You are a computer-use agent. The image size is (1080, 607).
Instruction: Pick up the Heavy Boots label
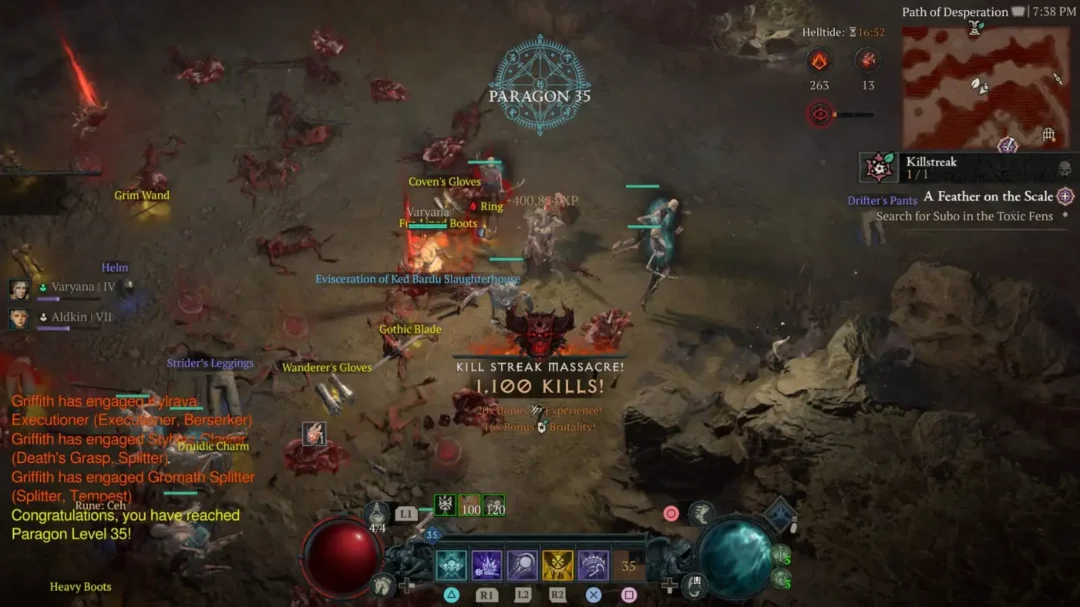[x=80, y=587]
